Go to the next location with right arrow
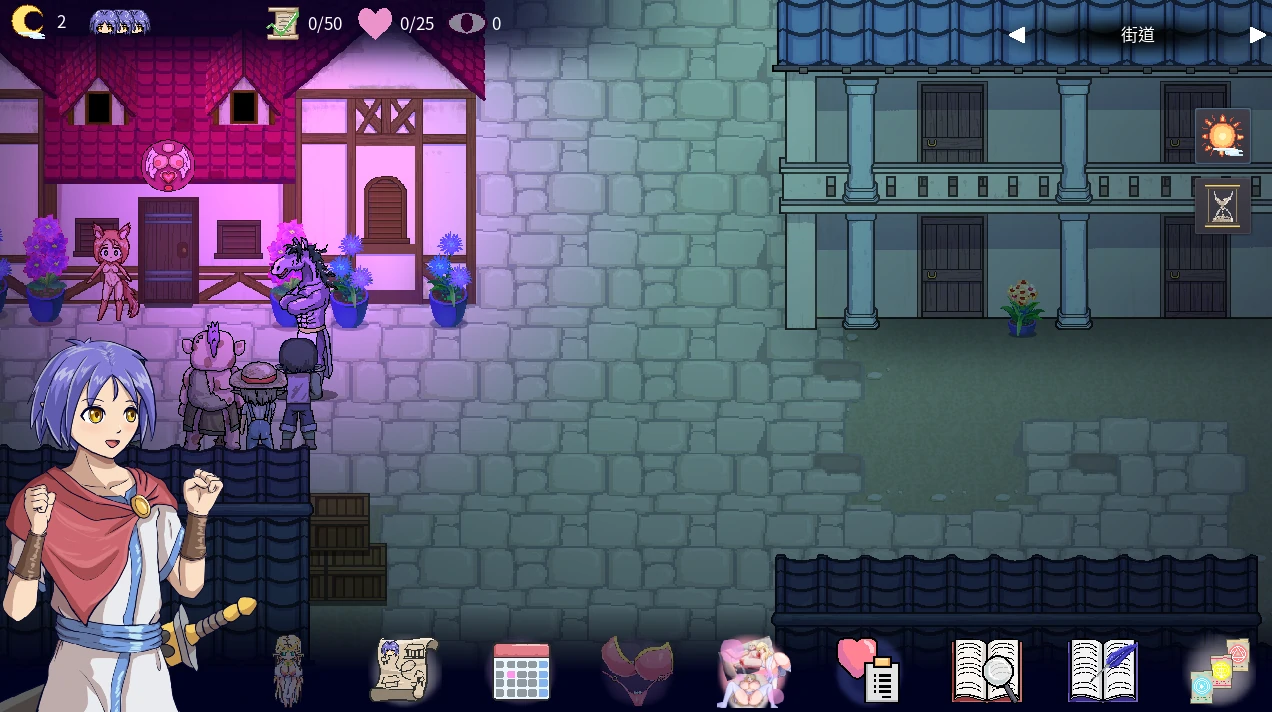1272x712 pixels. [x=1257, y=35]
